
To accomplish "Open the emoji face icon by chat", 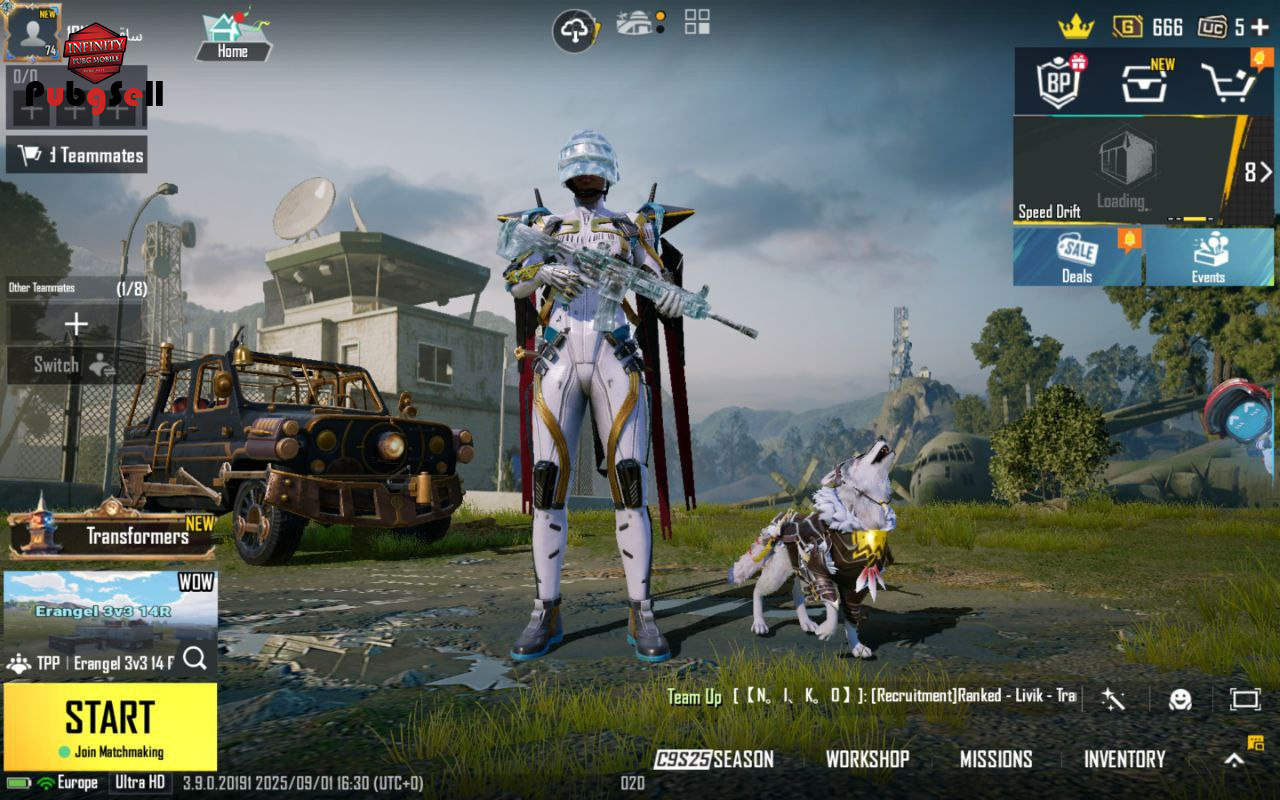I will pyautogui.click(x=1180, y=699).
